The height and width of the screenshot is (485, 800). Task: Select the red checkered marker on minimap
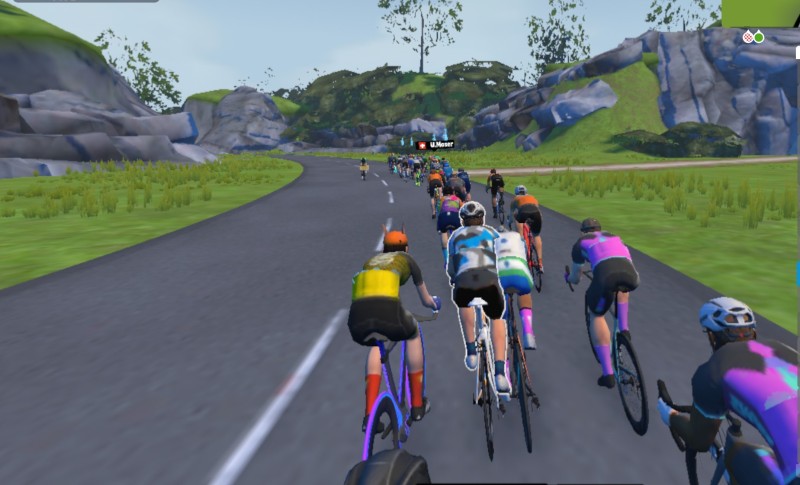pyautogui.click(x=748, y=37)
